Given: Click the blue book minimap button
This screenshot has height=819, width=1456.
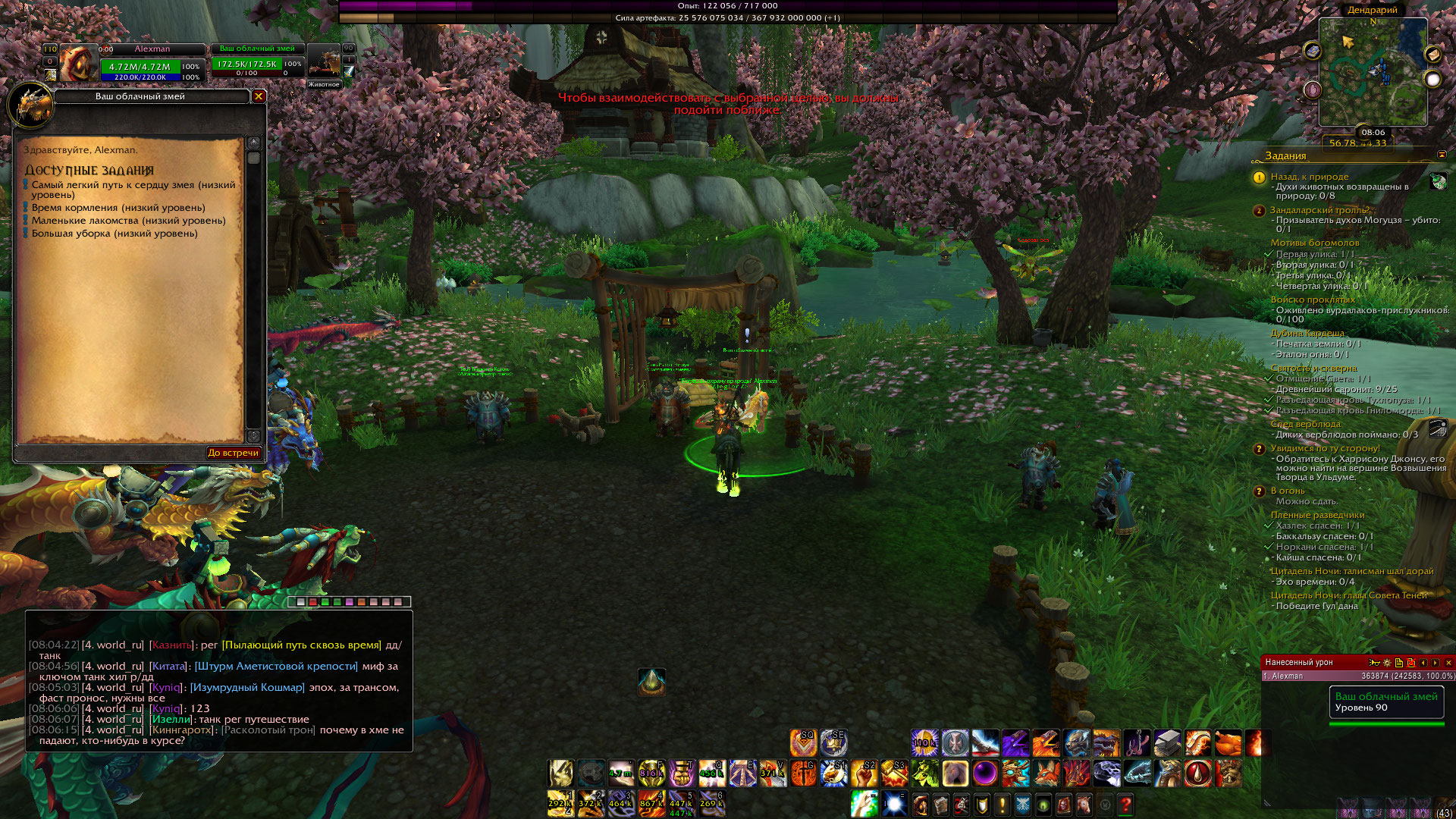Looking at the screenshot, I should point(1313,51).
